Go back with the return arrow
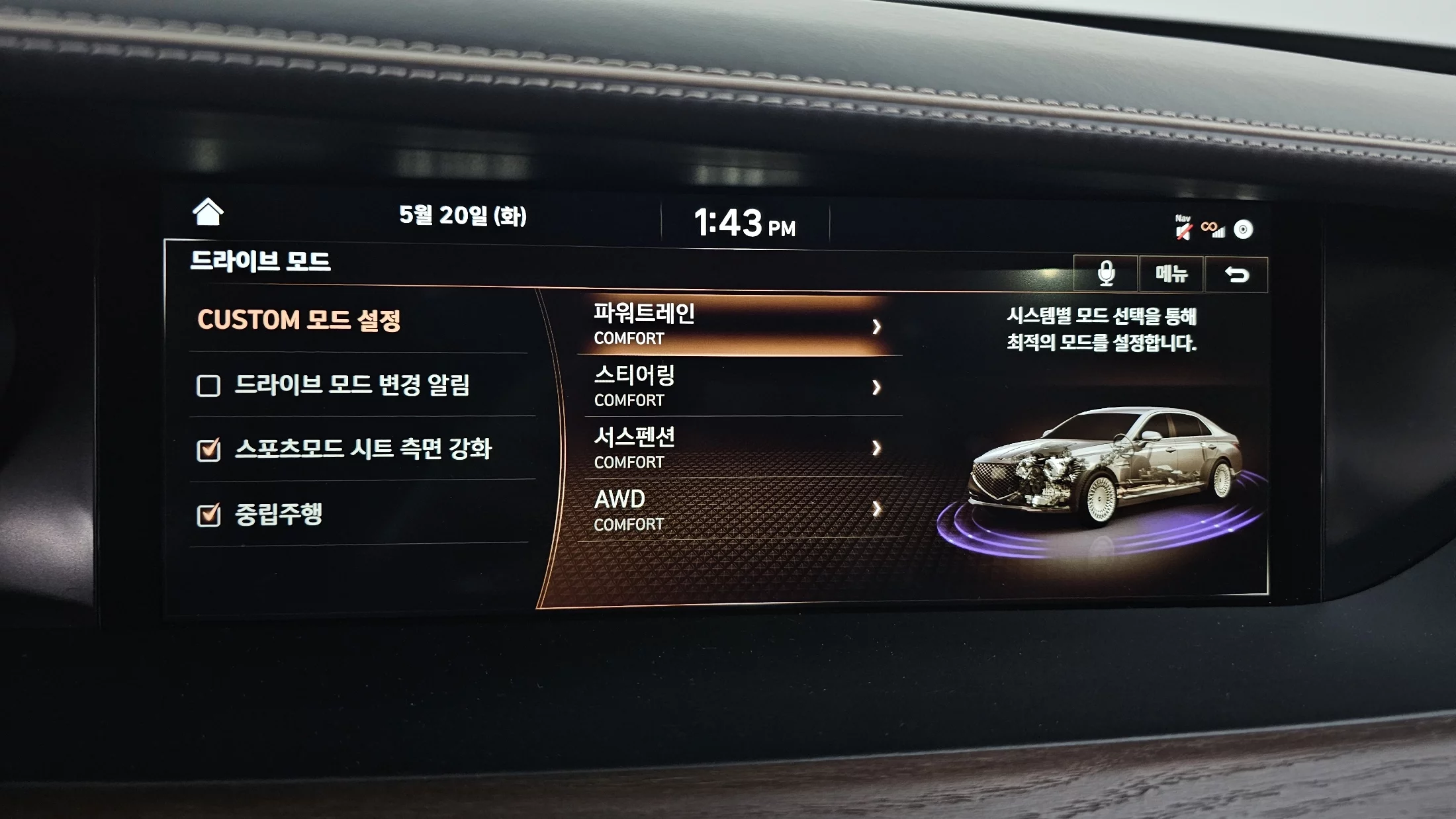This screenshot has width=1456, height=819. point(1236,274)
